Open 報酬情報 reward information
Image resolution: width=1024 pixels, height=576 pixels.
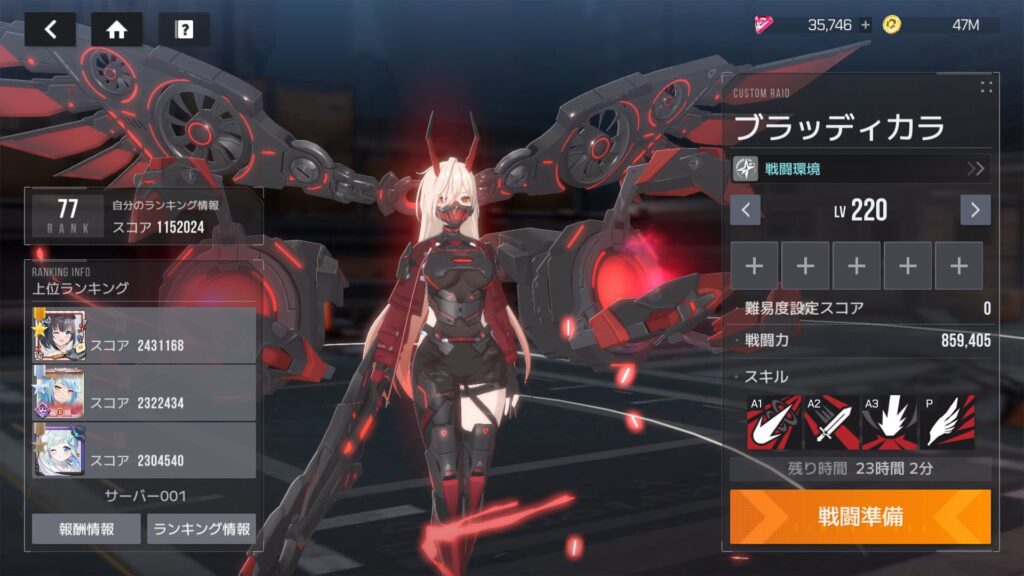(x=86, y=529)
